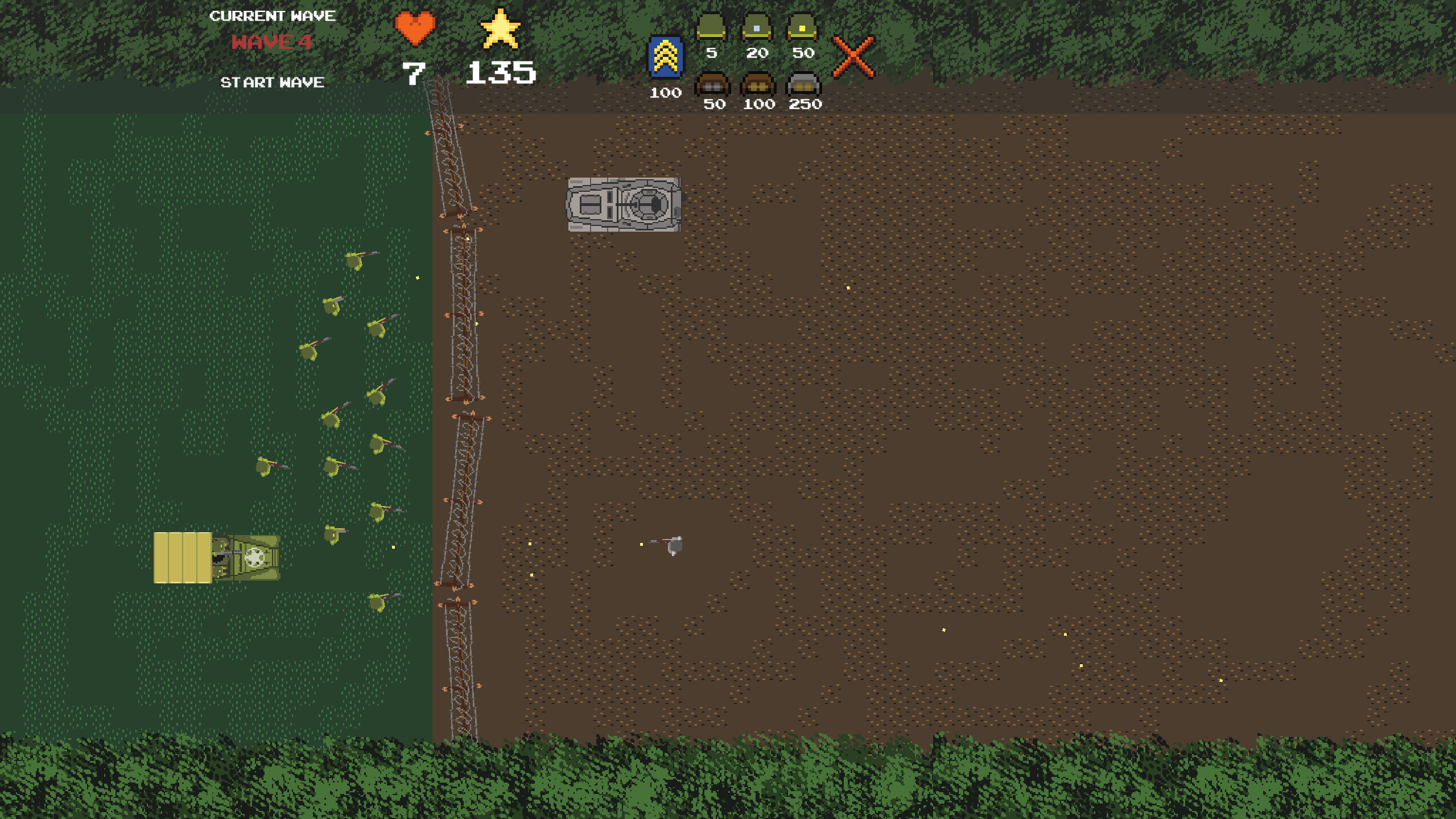Click the orange X cancel icon
Screen dimensions: 1456x819
click(853, 57)
